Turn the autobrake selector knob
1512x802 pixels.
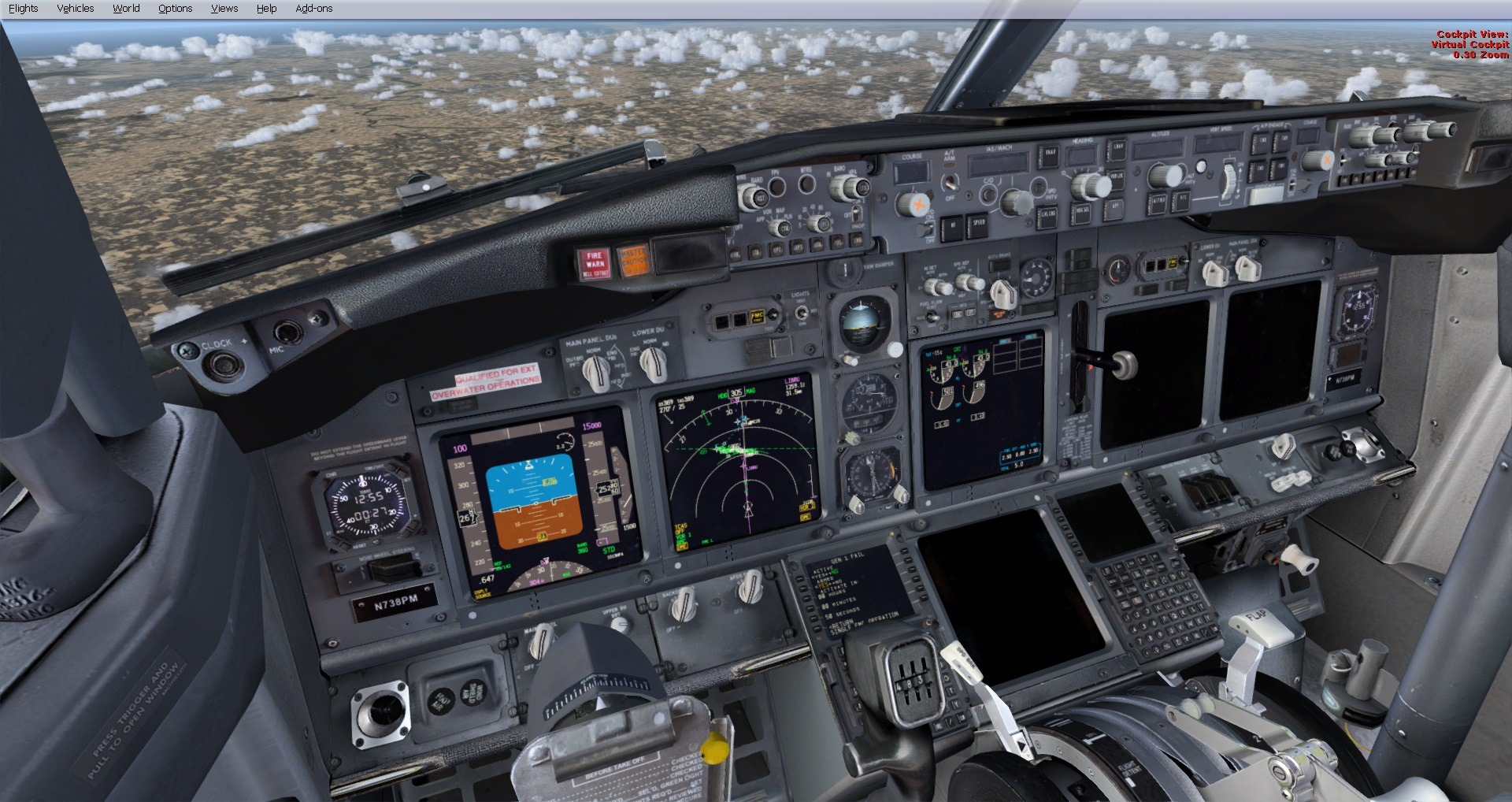tap(1003, 292)
